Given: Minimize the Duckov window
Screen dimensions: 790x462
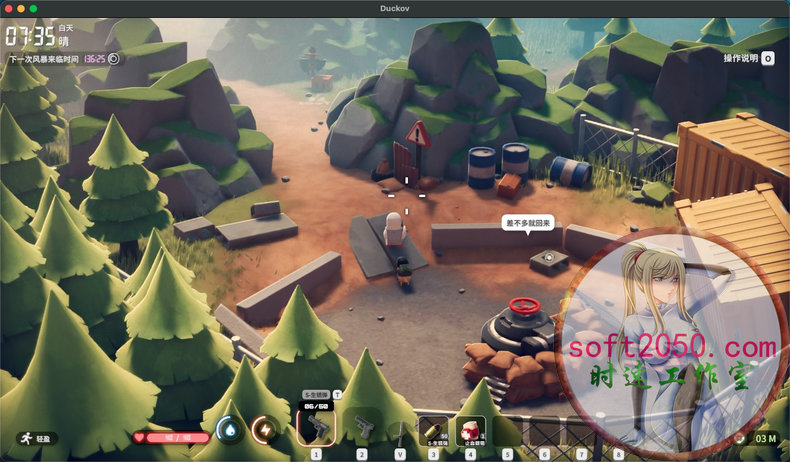Looking at the screenshot, I should coord(20,8).
